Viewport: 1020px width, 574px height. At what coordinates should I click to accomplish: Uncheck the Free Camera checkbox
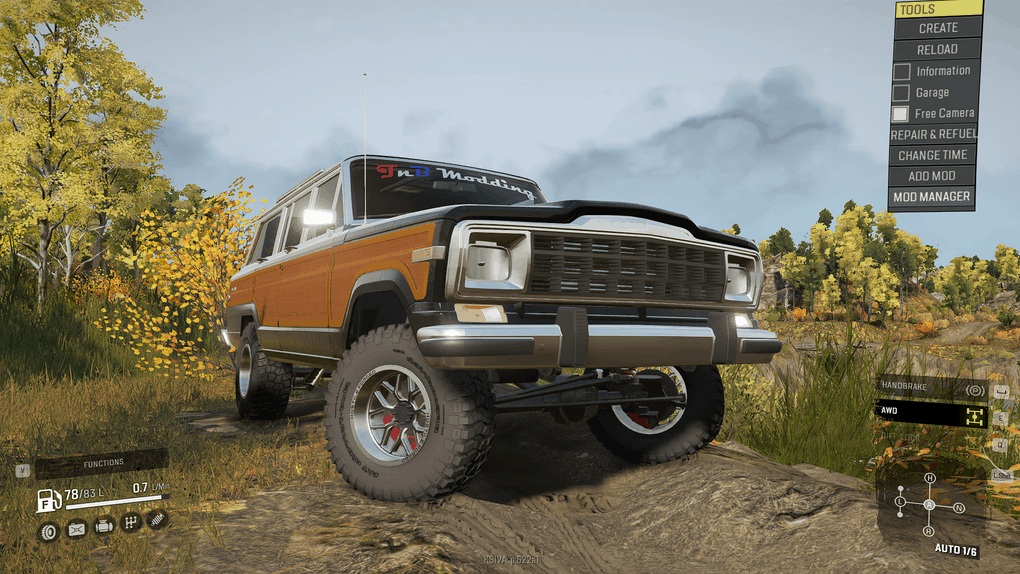(901, 114)
